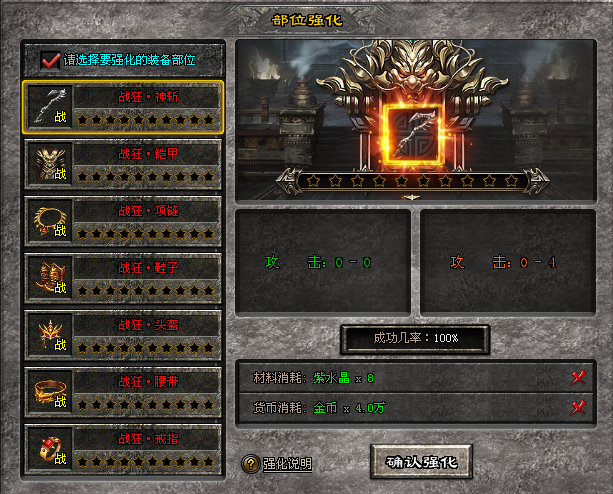The height and width of the screenshot is (494, 613).
Task: Choose the 战狂·腰带 belt row
Action: pyautogui.click(x=123, y=392)
